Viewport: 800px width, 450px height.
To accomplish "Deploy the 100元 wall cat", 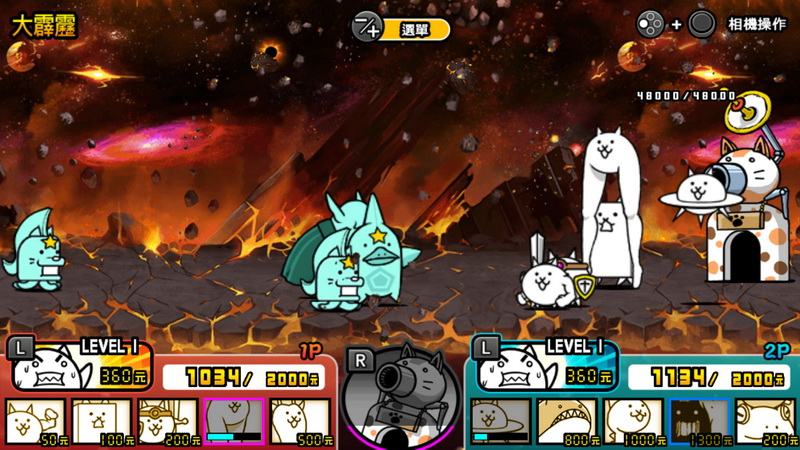I will (x=102, y=421).
